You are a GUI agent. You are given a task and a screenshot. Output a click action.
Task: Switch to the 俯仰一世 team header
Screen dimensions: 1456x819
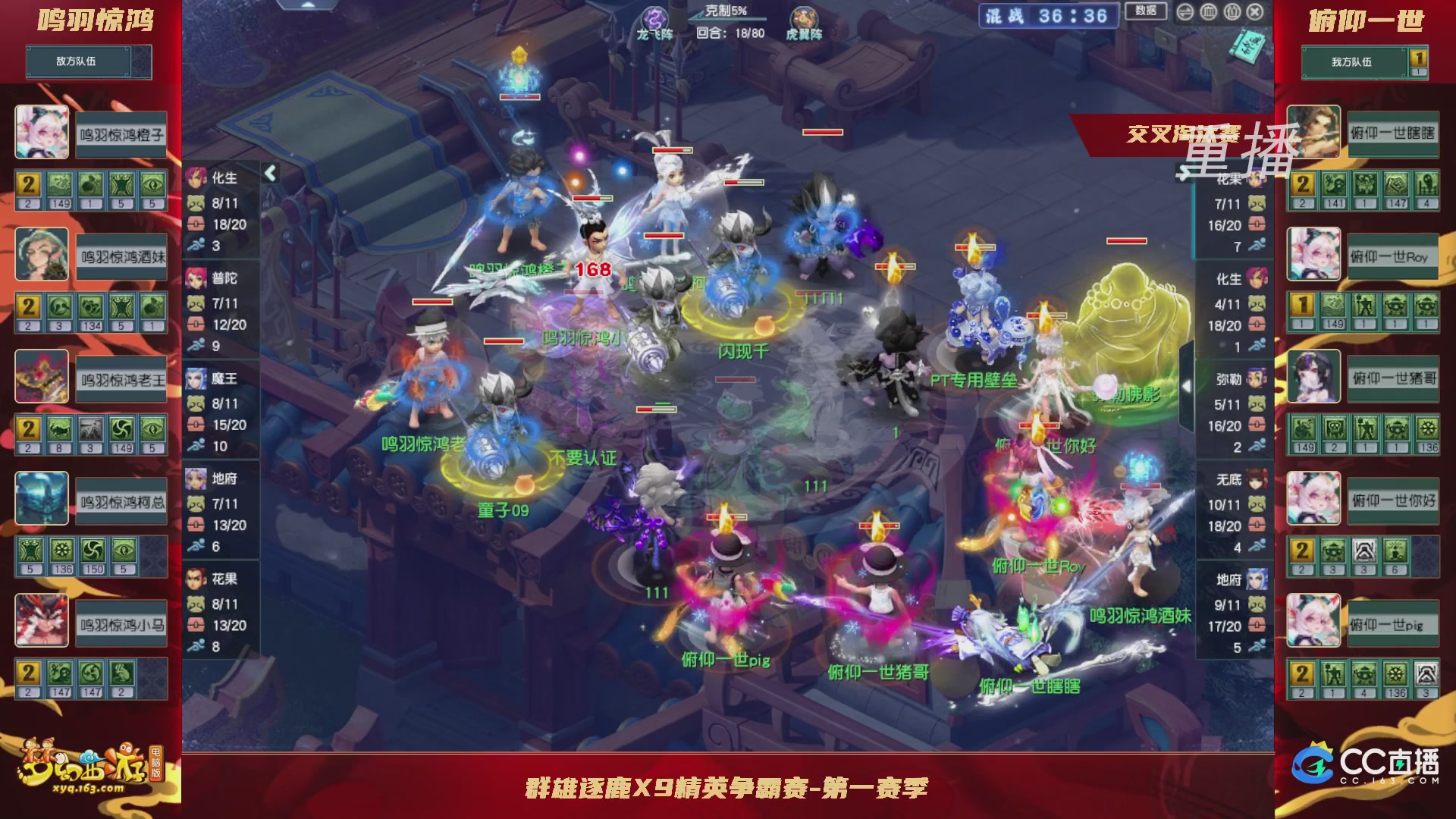(1367, 21)
